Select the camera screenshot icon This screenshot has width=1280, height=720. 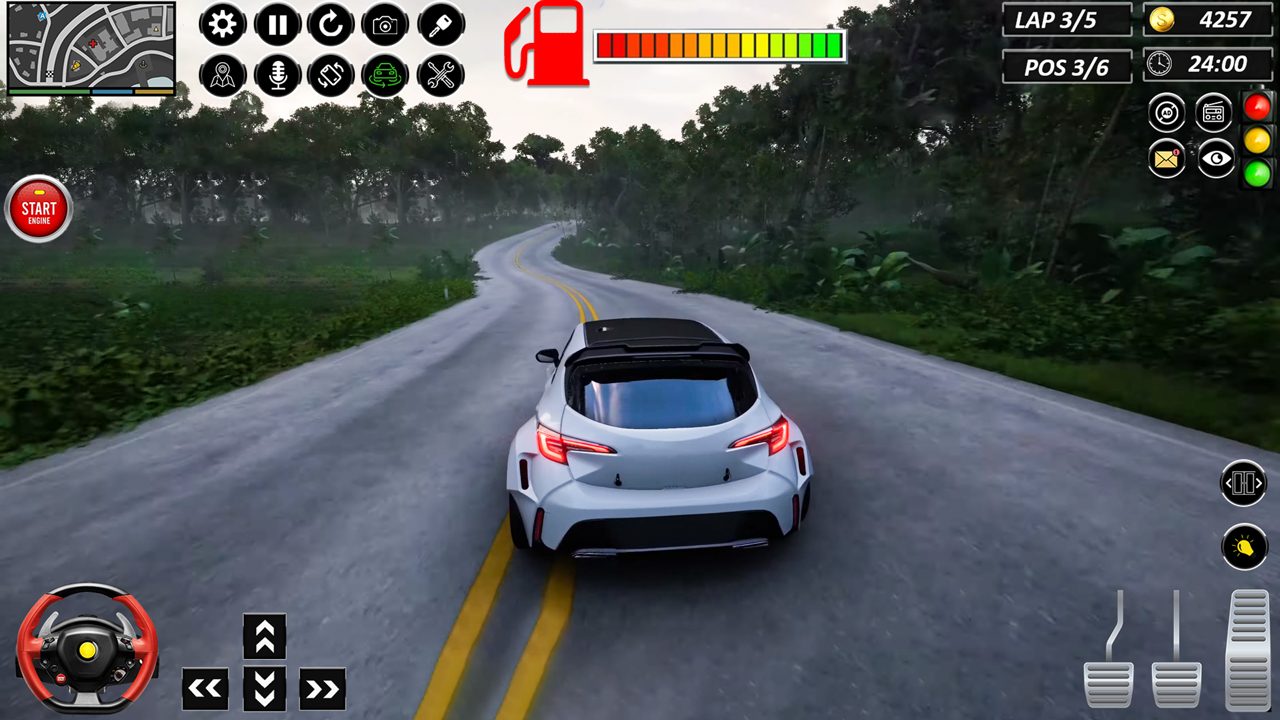click(385, 25)
